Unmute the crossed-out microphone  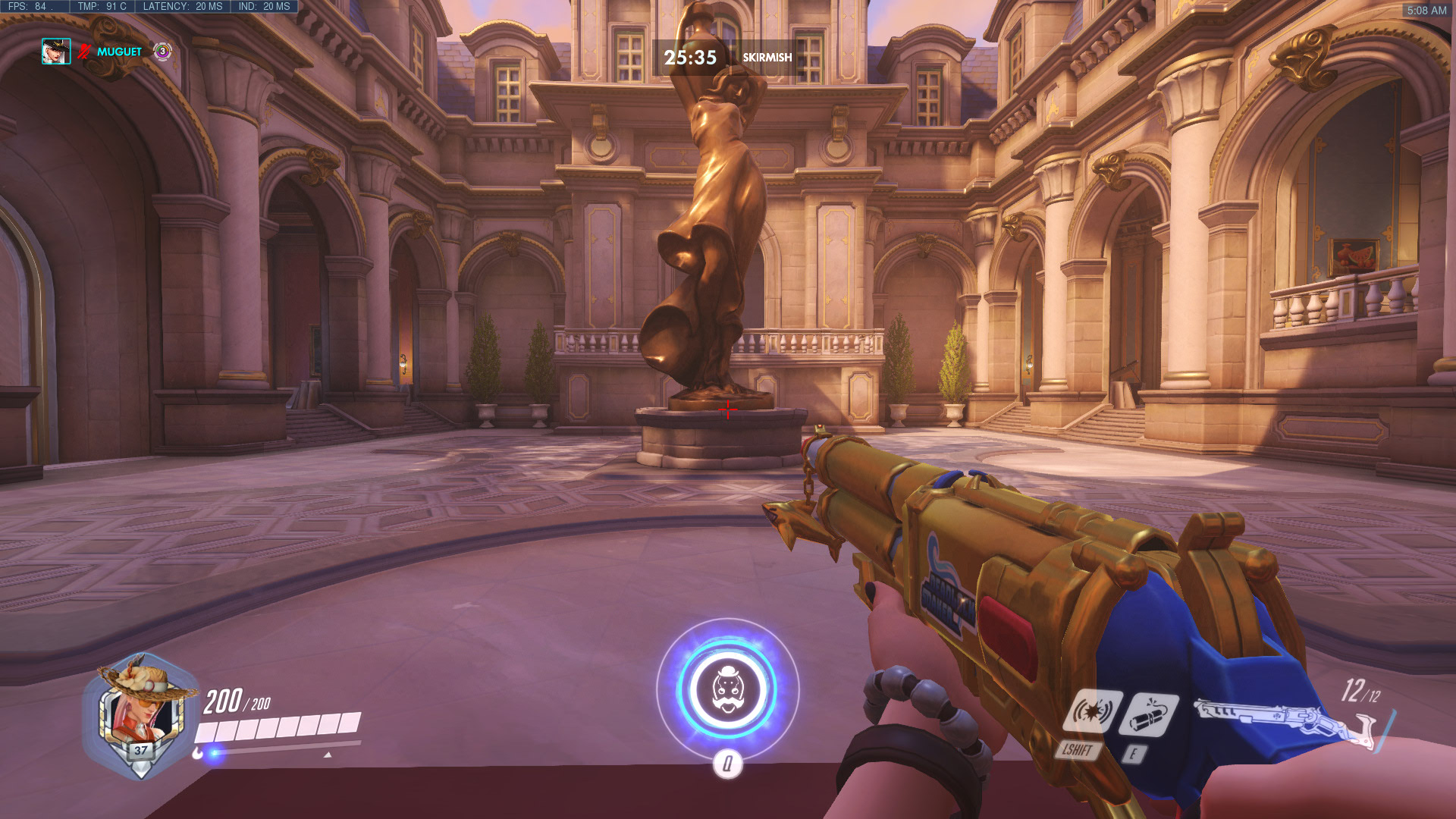tap(85, 52)
